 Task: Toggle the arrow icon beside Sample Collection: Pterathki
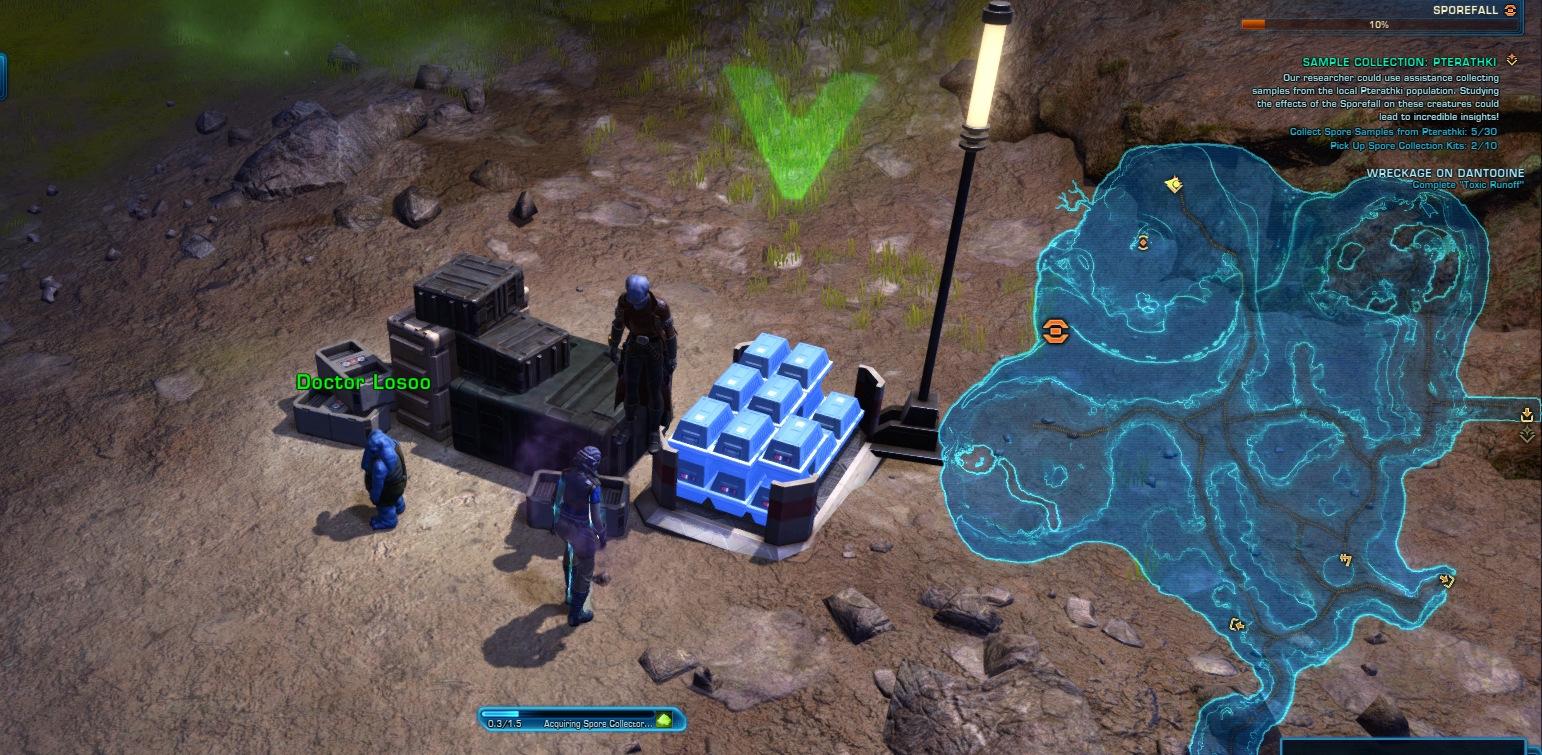click(1512, 61)
